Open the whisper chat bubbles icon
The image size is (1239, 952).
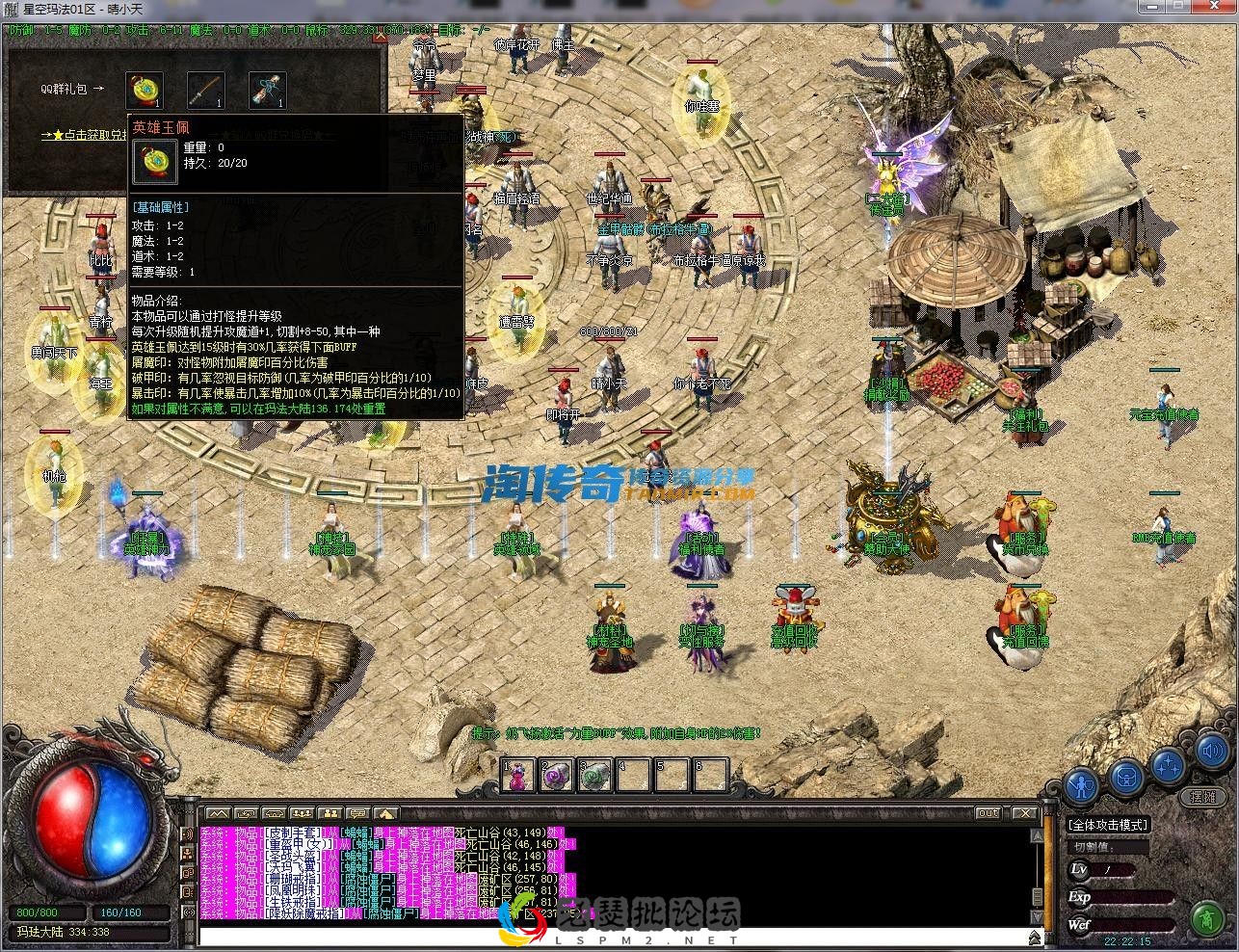(359, 813)
